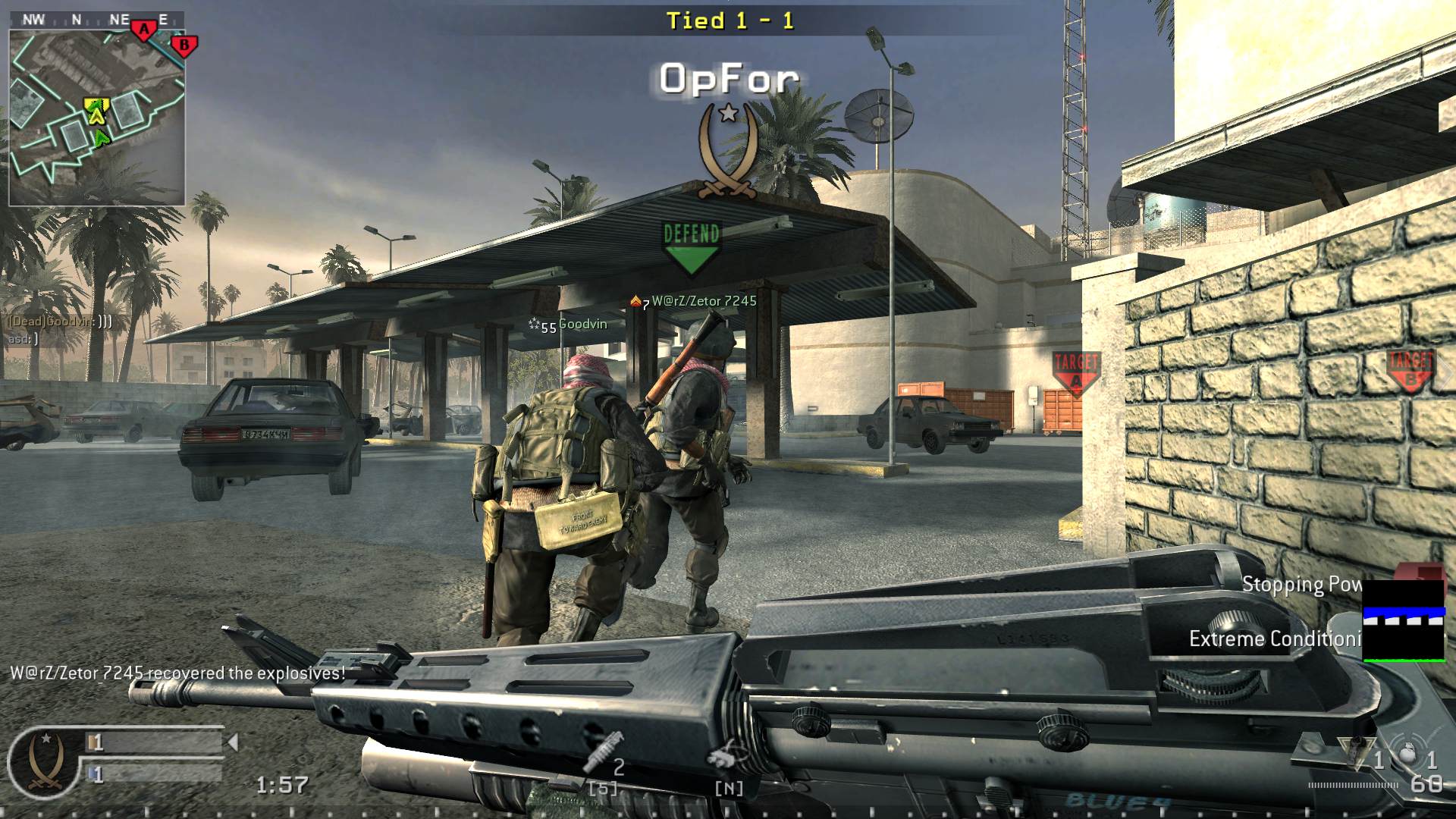The image size is (1456, 819).
Task: Toggle the B objective marker on the minimap
Action: [x=183, y=45]
